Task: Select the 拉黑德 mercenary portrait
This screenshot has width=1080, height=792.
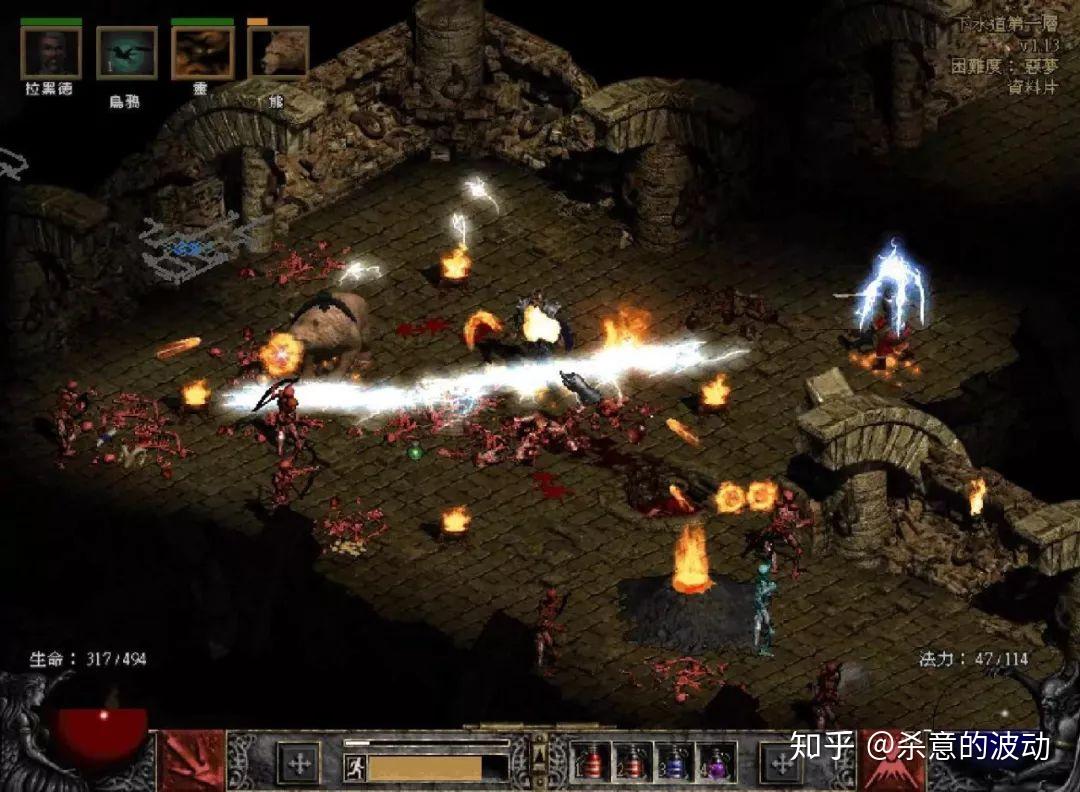Action: pos(50,52)
